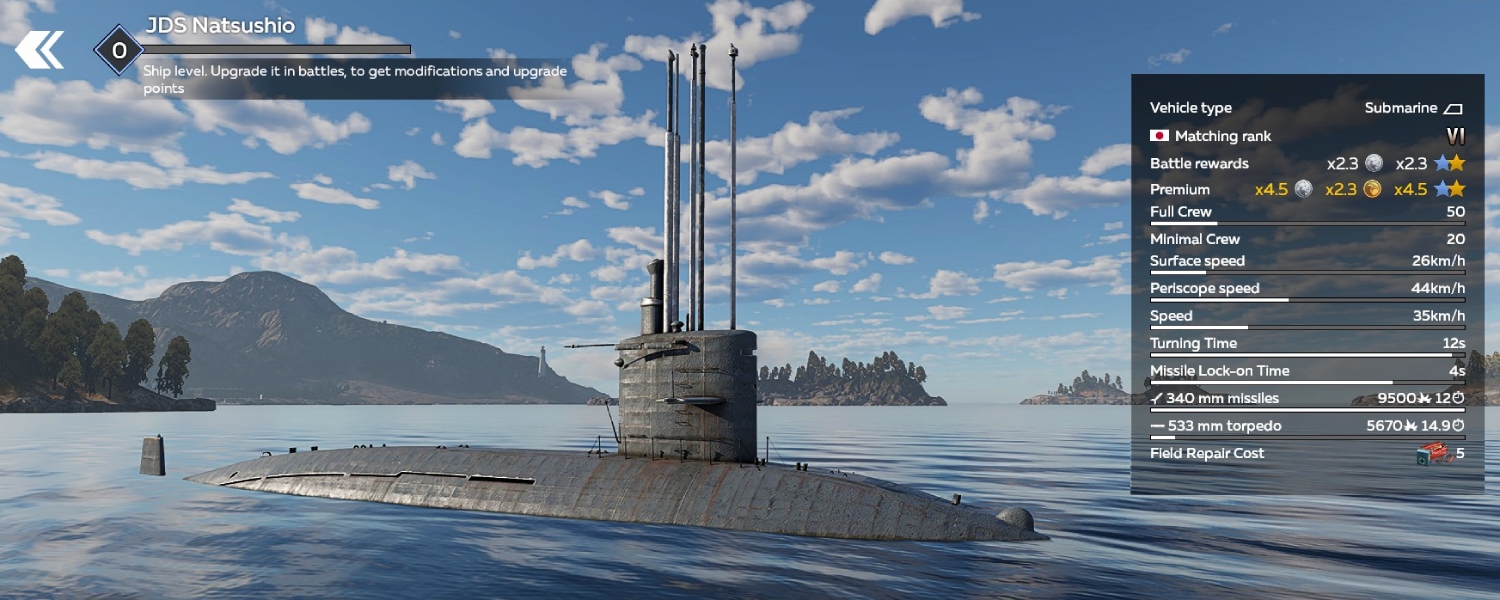This screenshot has width=1500, height=600.
Task: Select the ship level 0 badge
Action: point(119,50)
